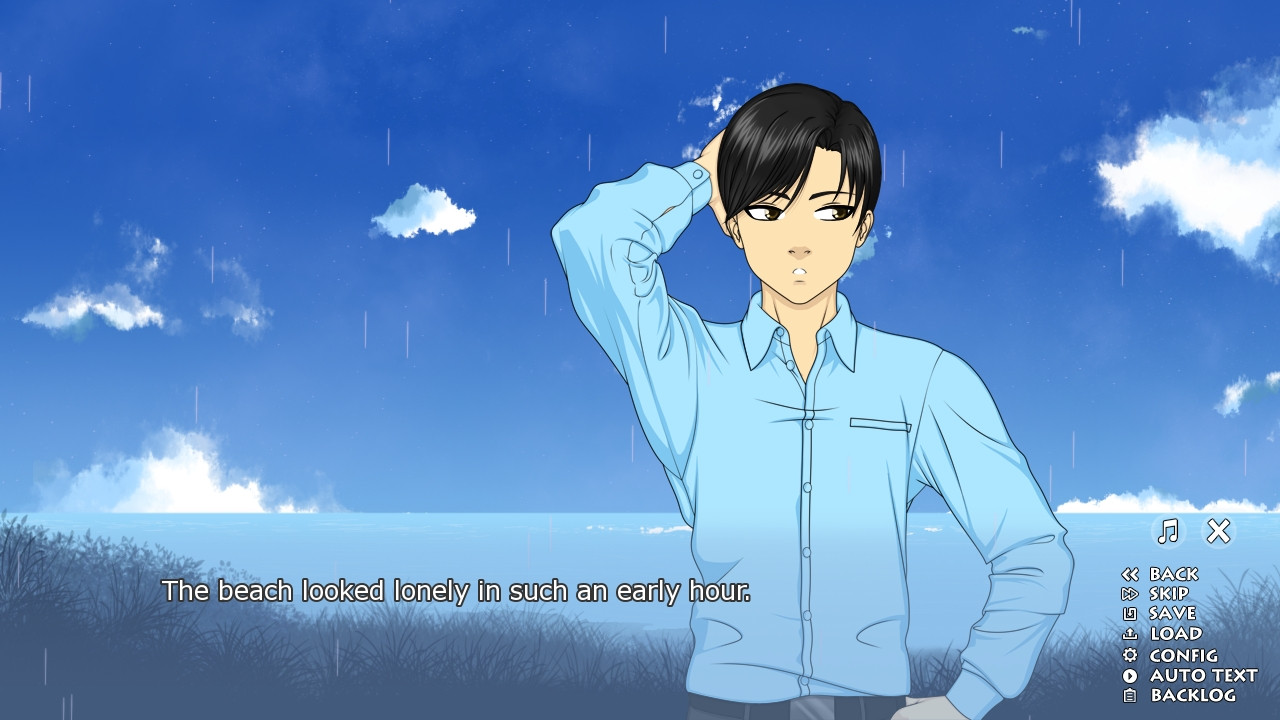The image size is (1280, 720).
Task: Mute the background music with the note icon
Action: pos(1168,530)
